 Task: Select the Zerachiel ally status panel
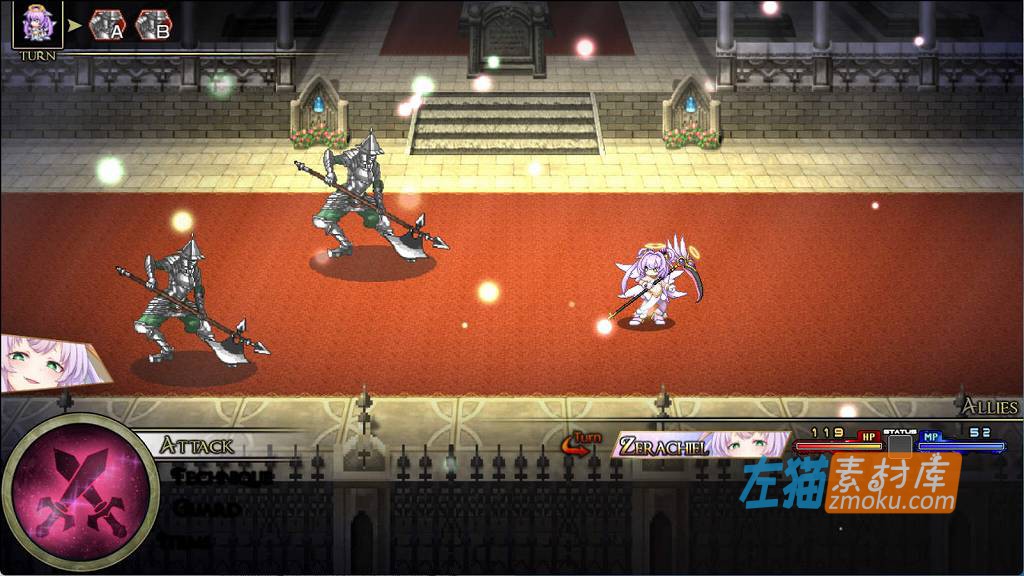click(x=700, y=445)
